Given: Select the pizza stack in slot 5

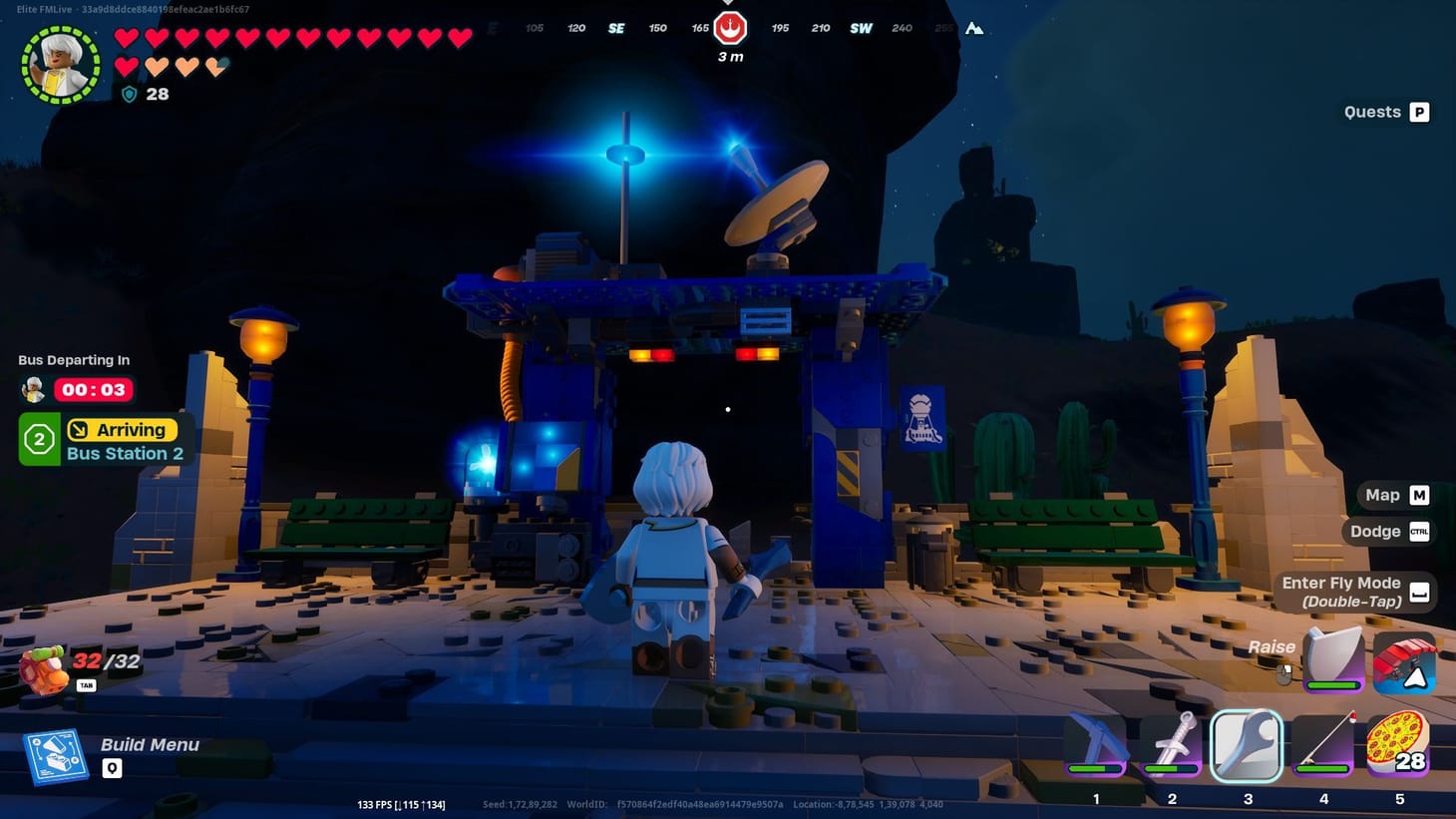Looking at the screenshot, I should point(1400,743).
